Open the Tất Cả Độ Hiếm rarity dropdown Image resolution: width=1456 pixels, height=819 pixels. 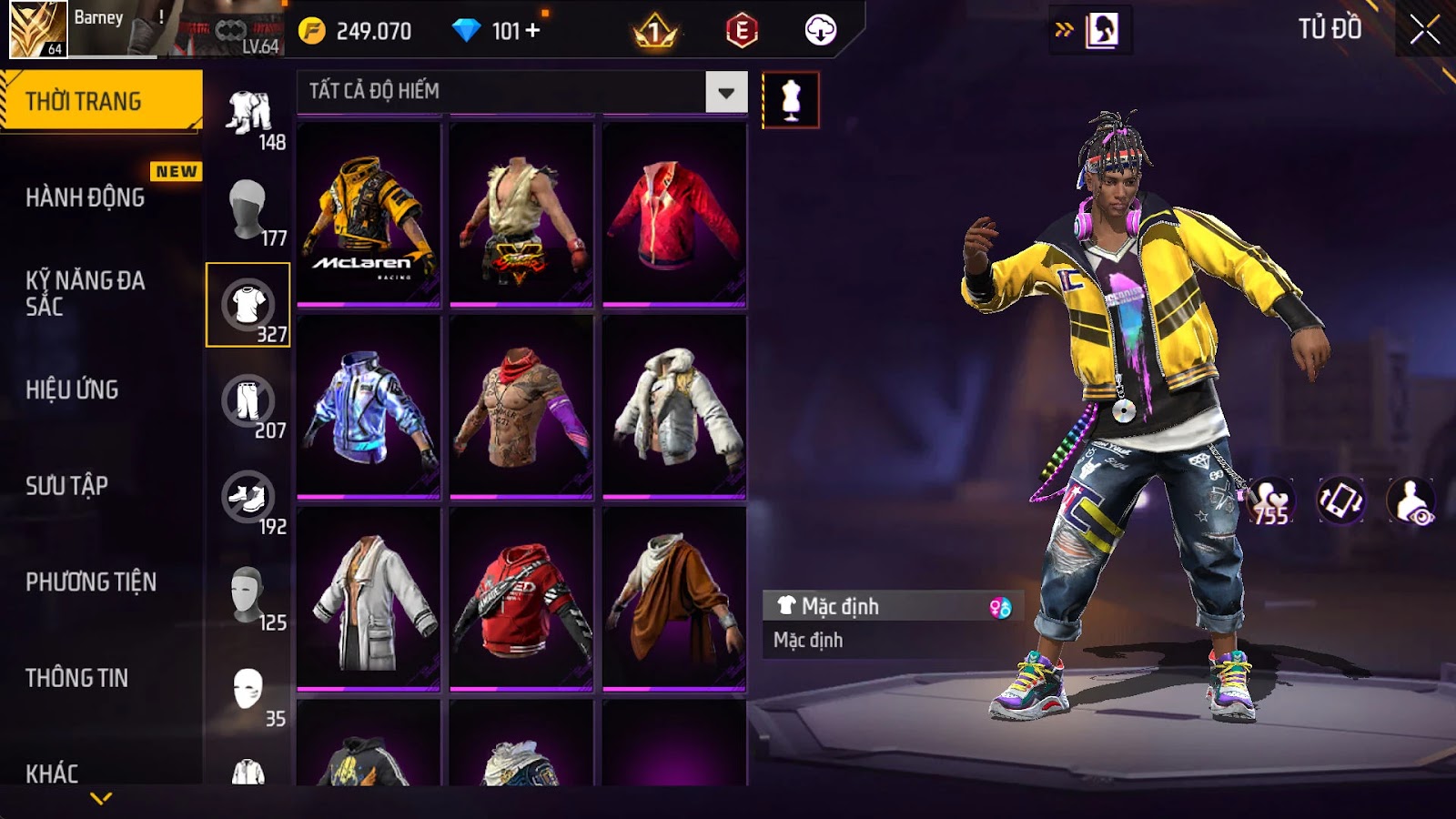click(x=725, y=92)
